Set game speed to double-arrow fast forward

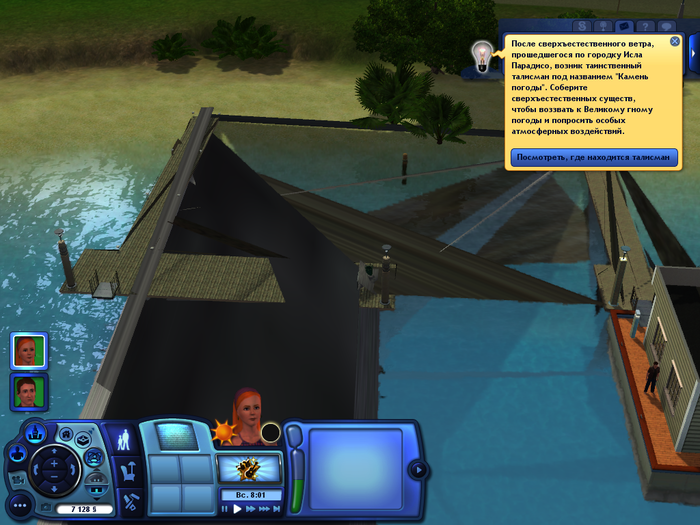tap(250, 508)
